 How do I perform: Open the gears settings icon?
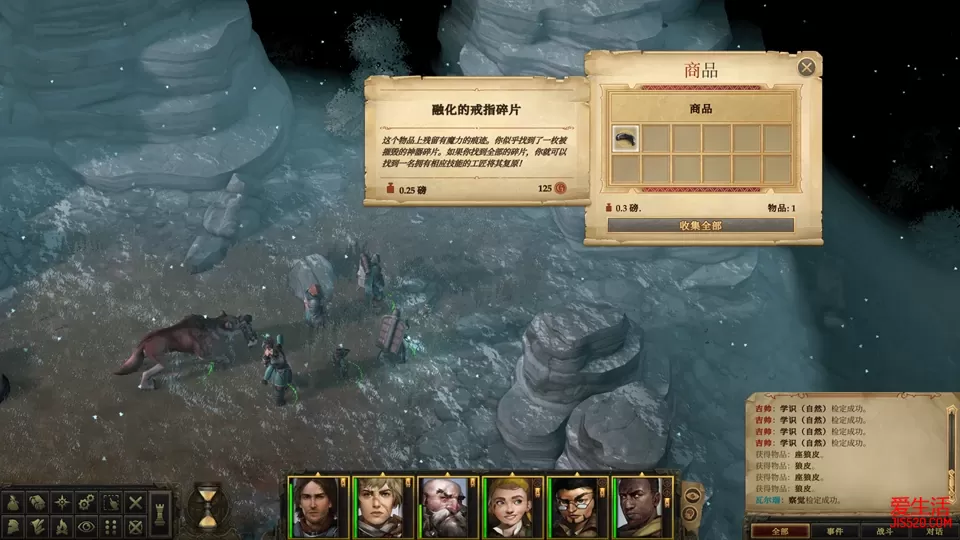[x=88, y=502]
